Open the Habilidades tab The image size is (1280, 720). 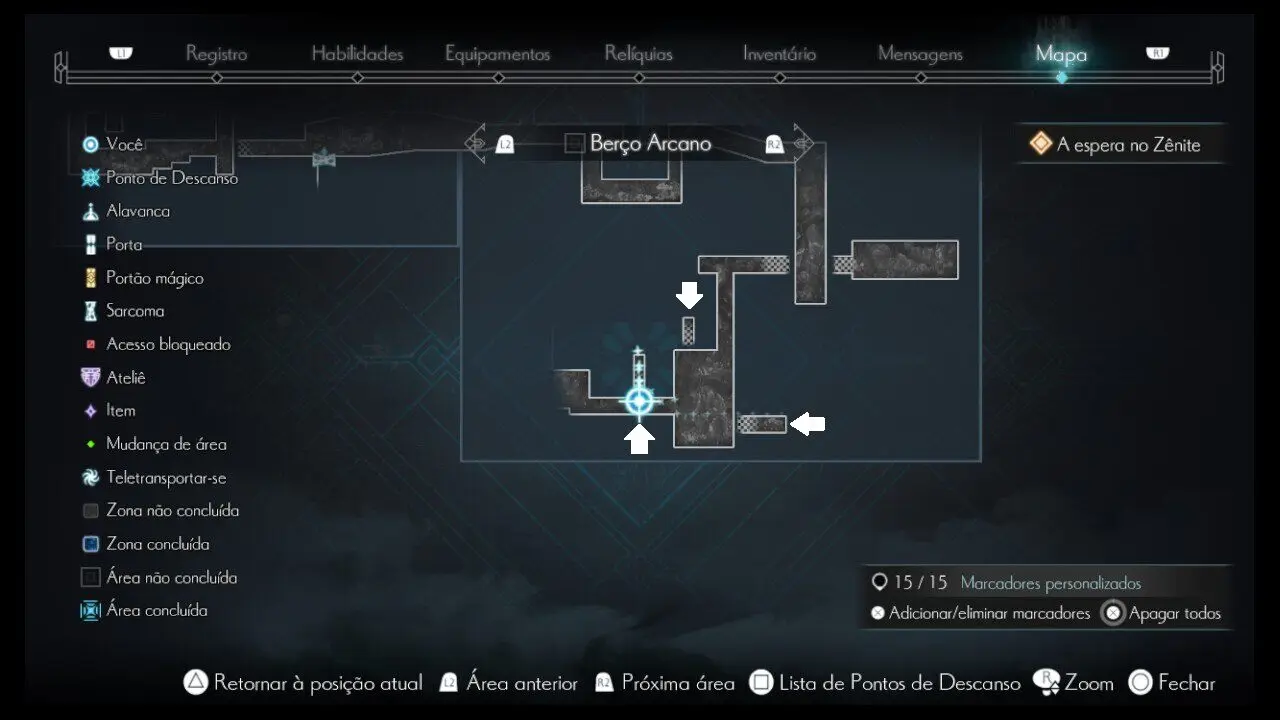point(357,54)
